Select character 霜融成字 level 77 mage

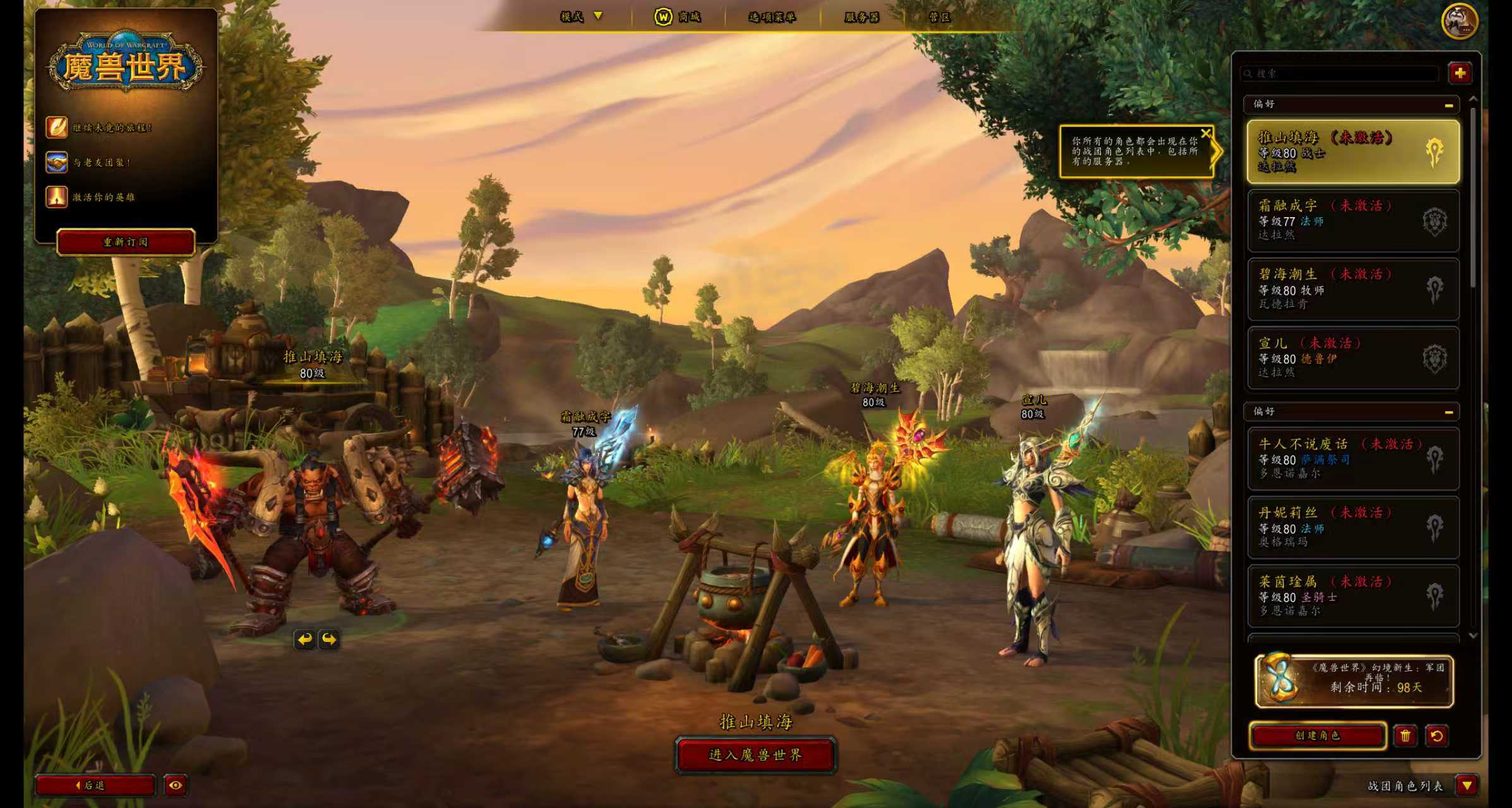(x=1353, y=220)
